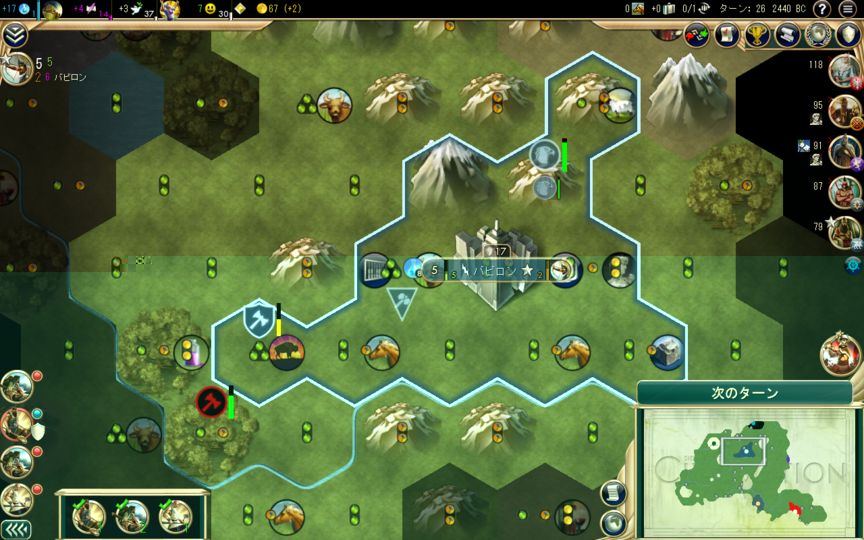Screen dimensions: 864x540
Task: Open the globe map options button
Action: pos(614,522)
